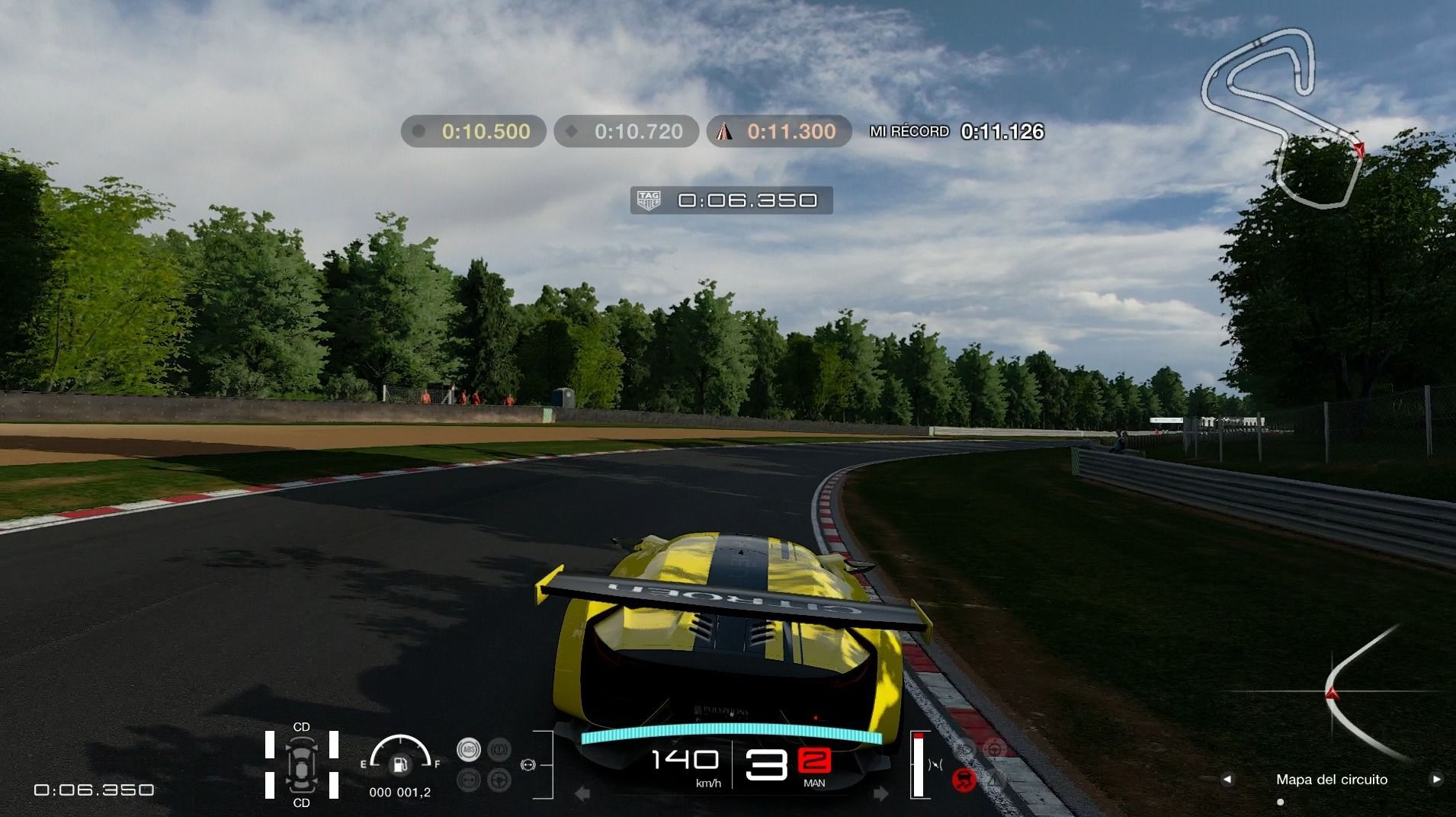Select the dimmed steering wheel indicator

click(x=499, y=780)
